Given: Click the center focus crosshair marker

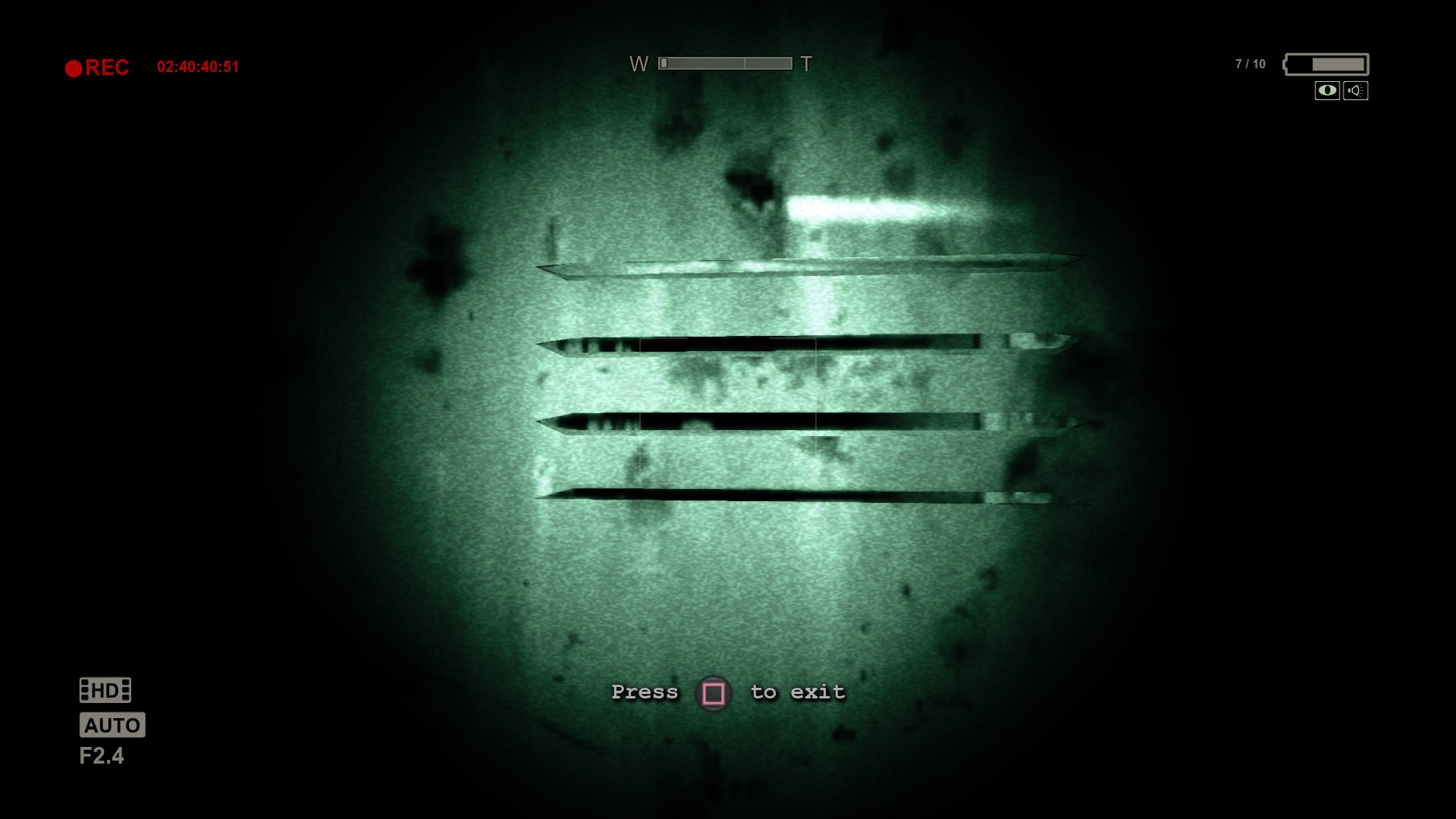Looking at the screenshot, I should click(x=728, y=409).
